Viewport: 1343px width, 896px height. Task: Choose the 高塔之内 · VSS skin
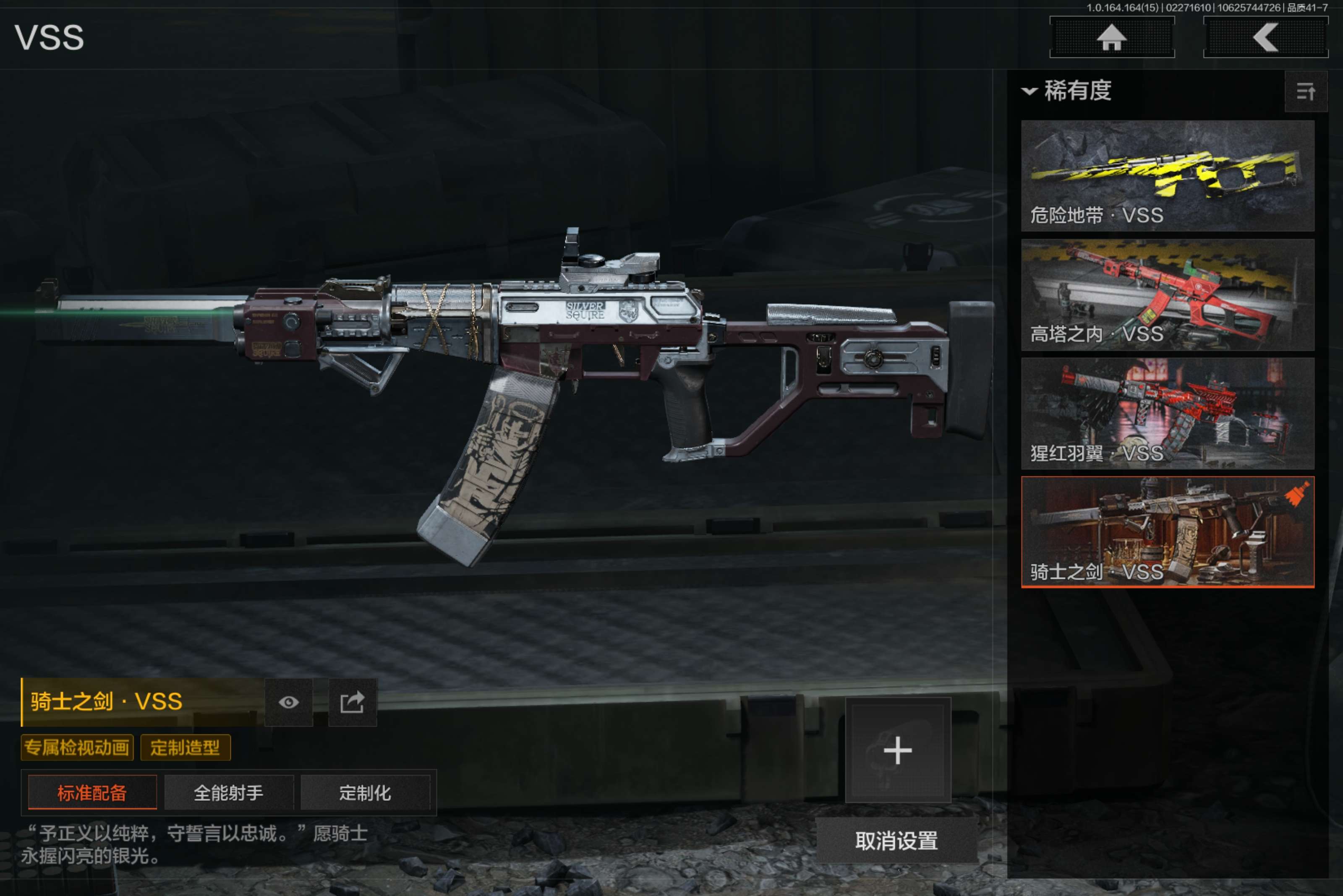pos(1167,294)
